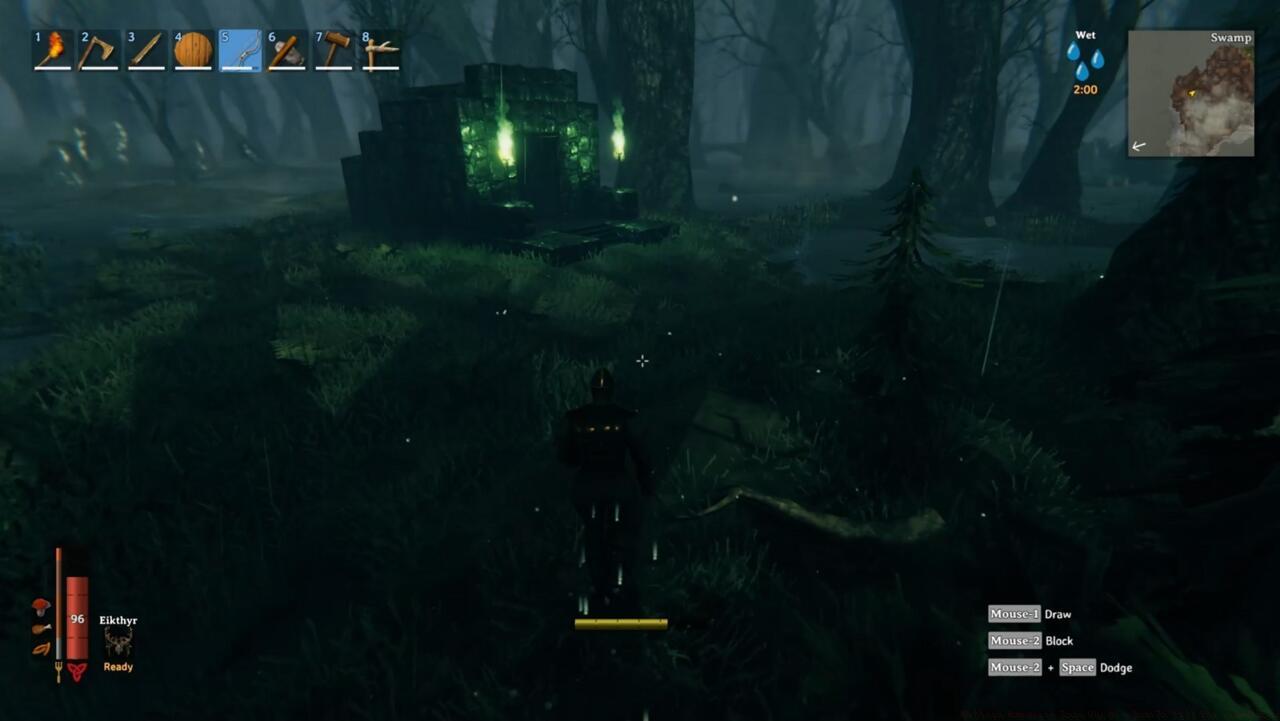Select the torch in hotbar slot 1
This screenshot has height=721, width=1280.
51,50
